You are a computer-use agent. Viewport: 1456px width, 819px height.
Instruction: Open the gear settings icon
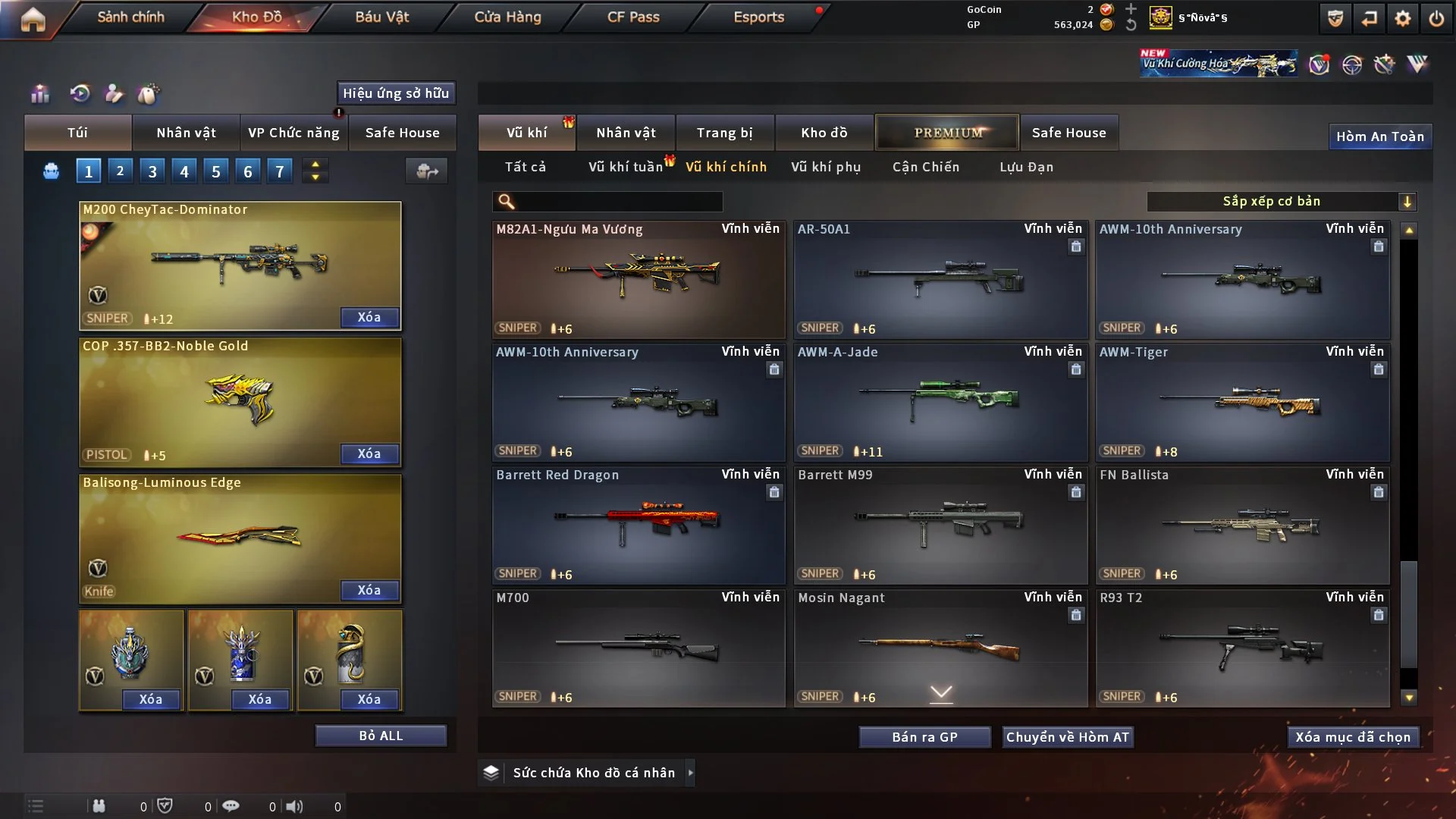point(1402,18)
